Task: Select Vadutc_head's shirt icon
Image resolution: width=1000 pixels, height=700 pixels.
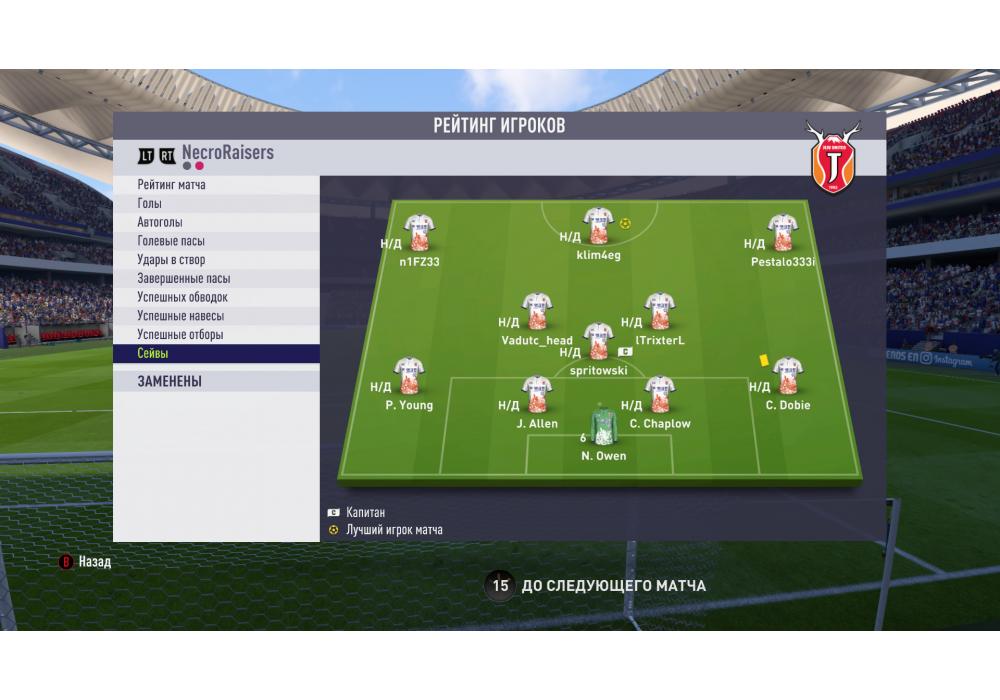Action: [537, 312]
